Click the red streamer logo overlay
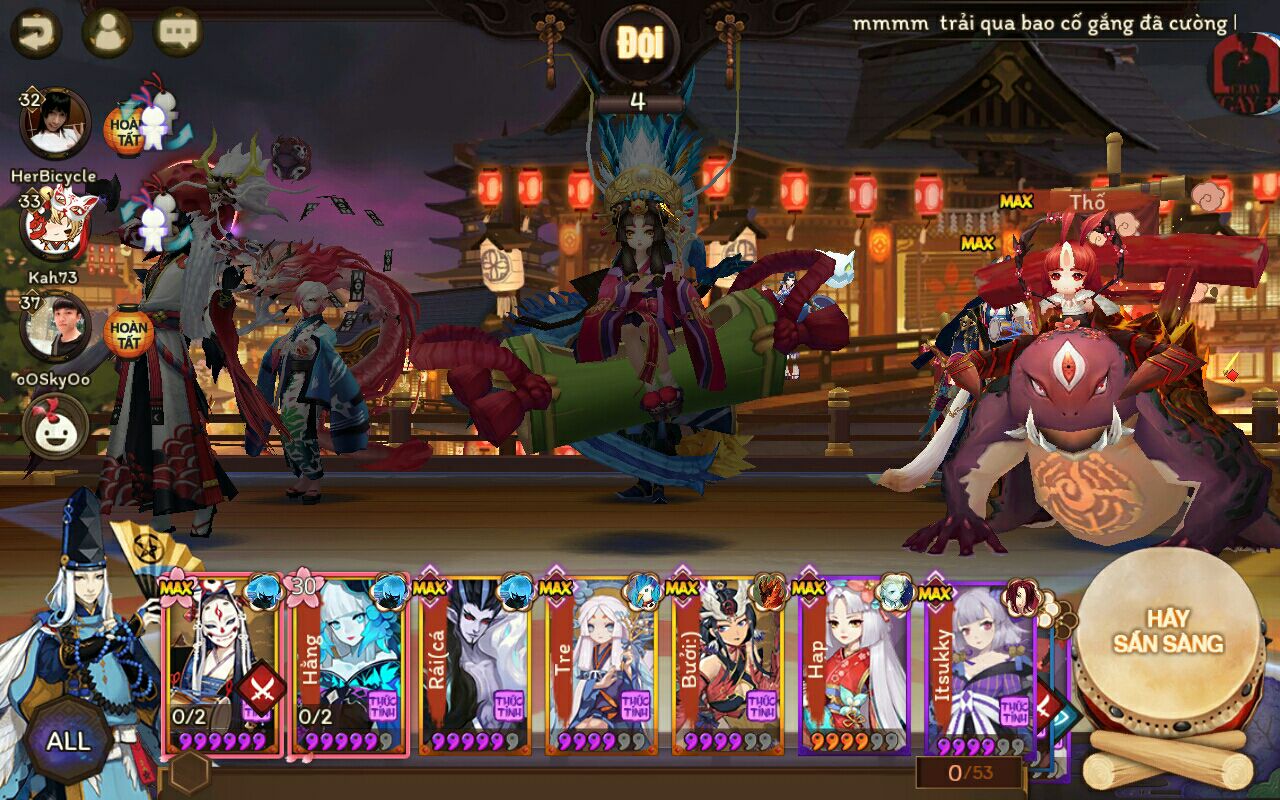 click(1244, 70)
